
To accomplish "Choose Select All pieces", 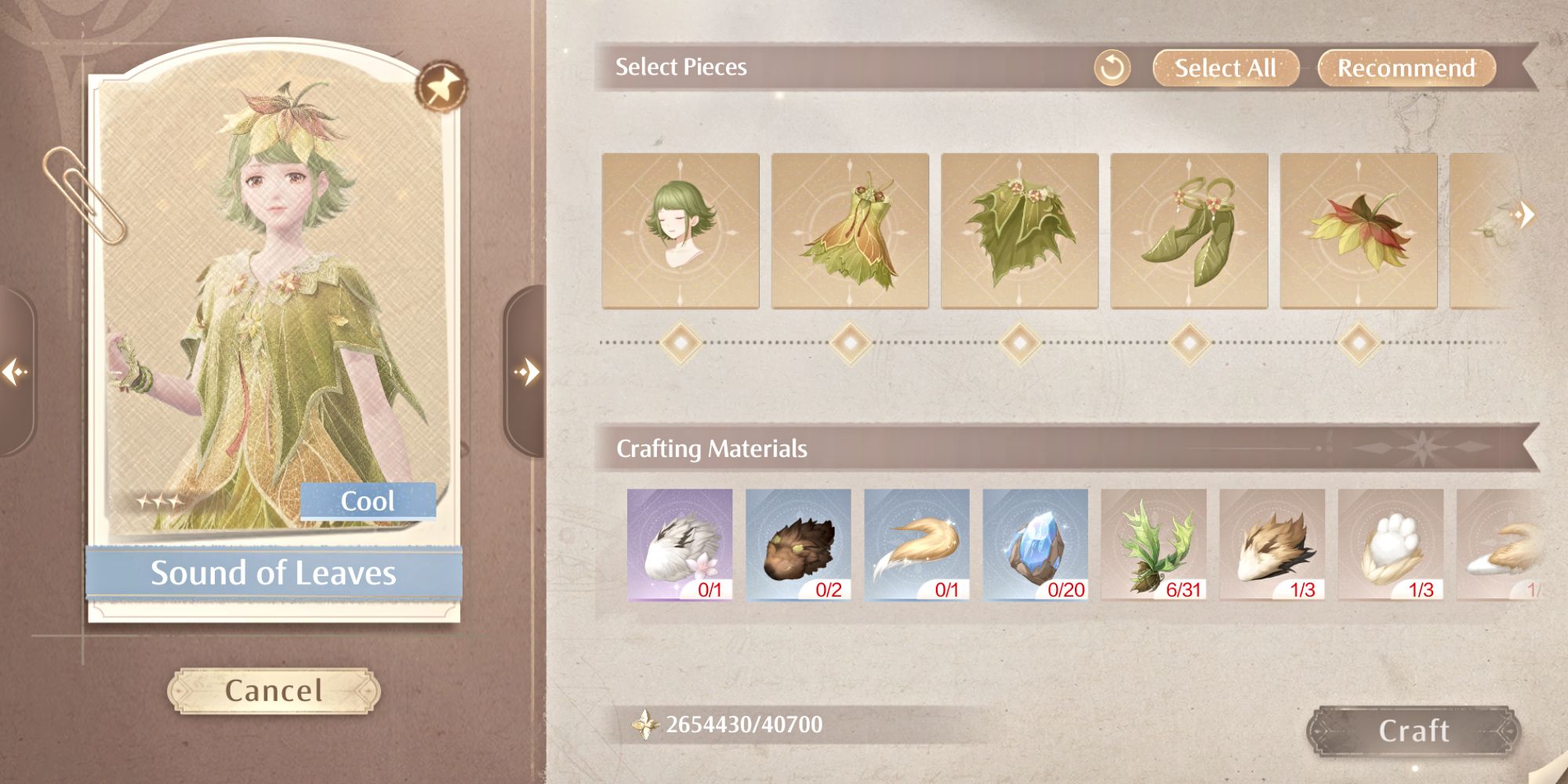I will pyautogui.click(x=1225, y=68).
